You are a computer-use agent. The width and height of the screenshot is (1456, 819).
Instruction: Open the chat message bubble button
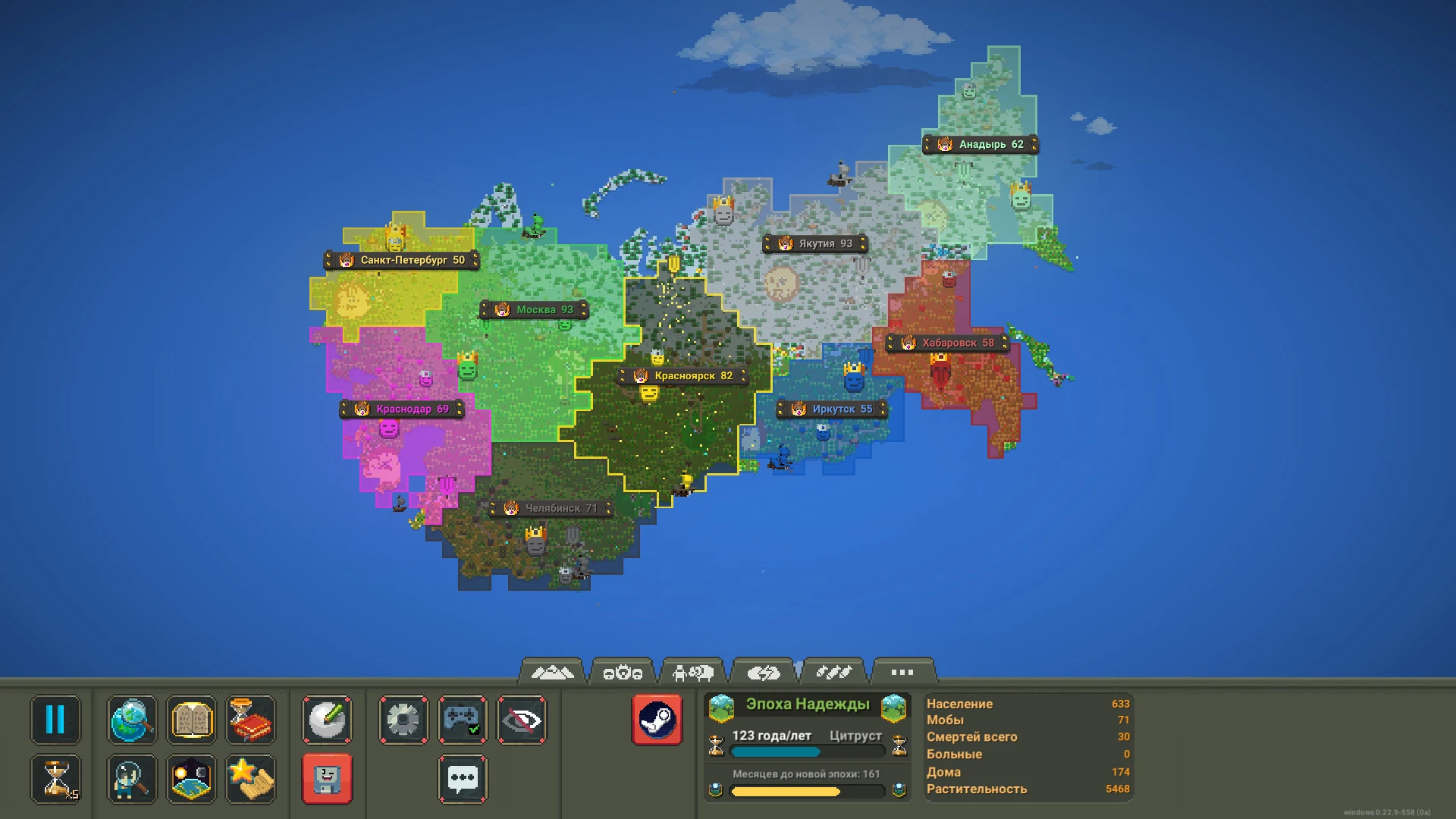(x=463, y=779)
